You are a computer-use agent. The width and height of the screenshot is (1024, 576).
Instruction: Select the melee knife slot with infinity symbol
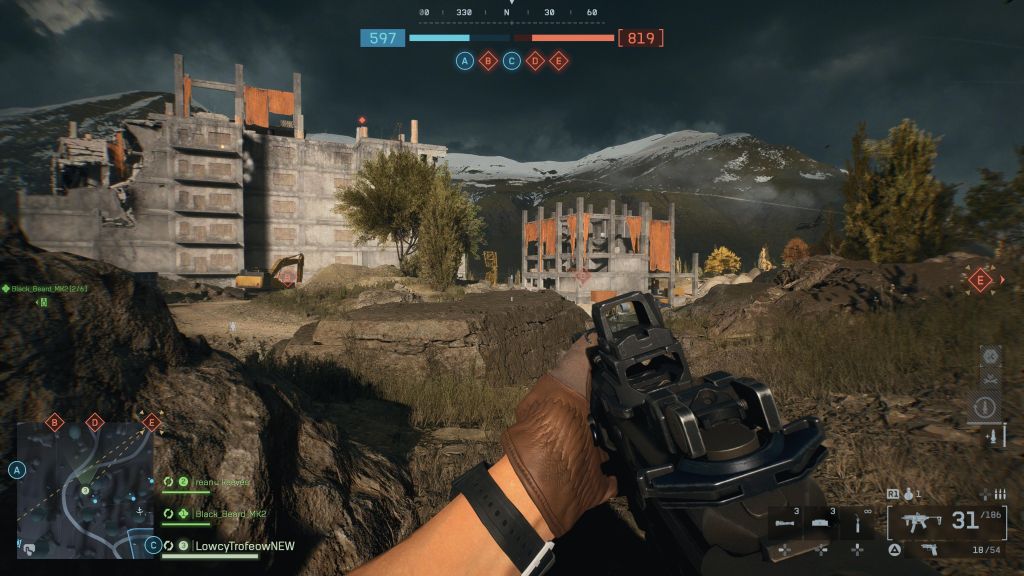857,524
